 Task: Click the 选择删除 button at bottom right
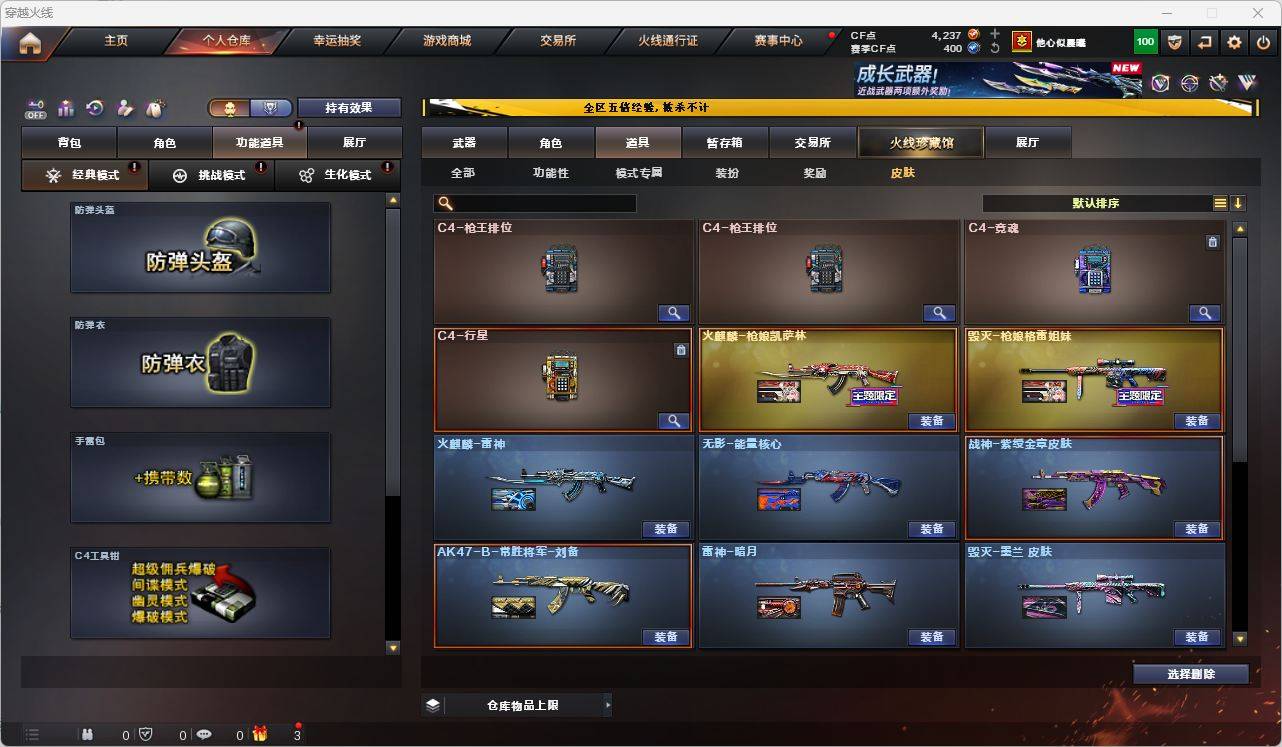pyautogui.click(x=1191, y=673)
